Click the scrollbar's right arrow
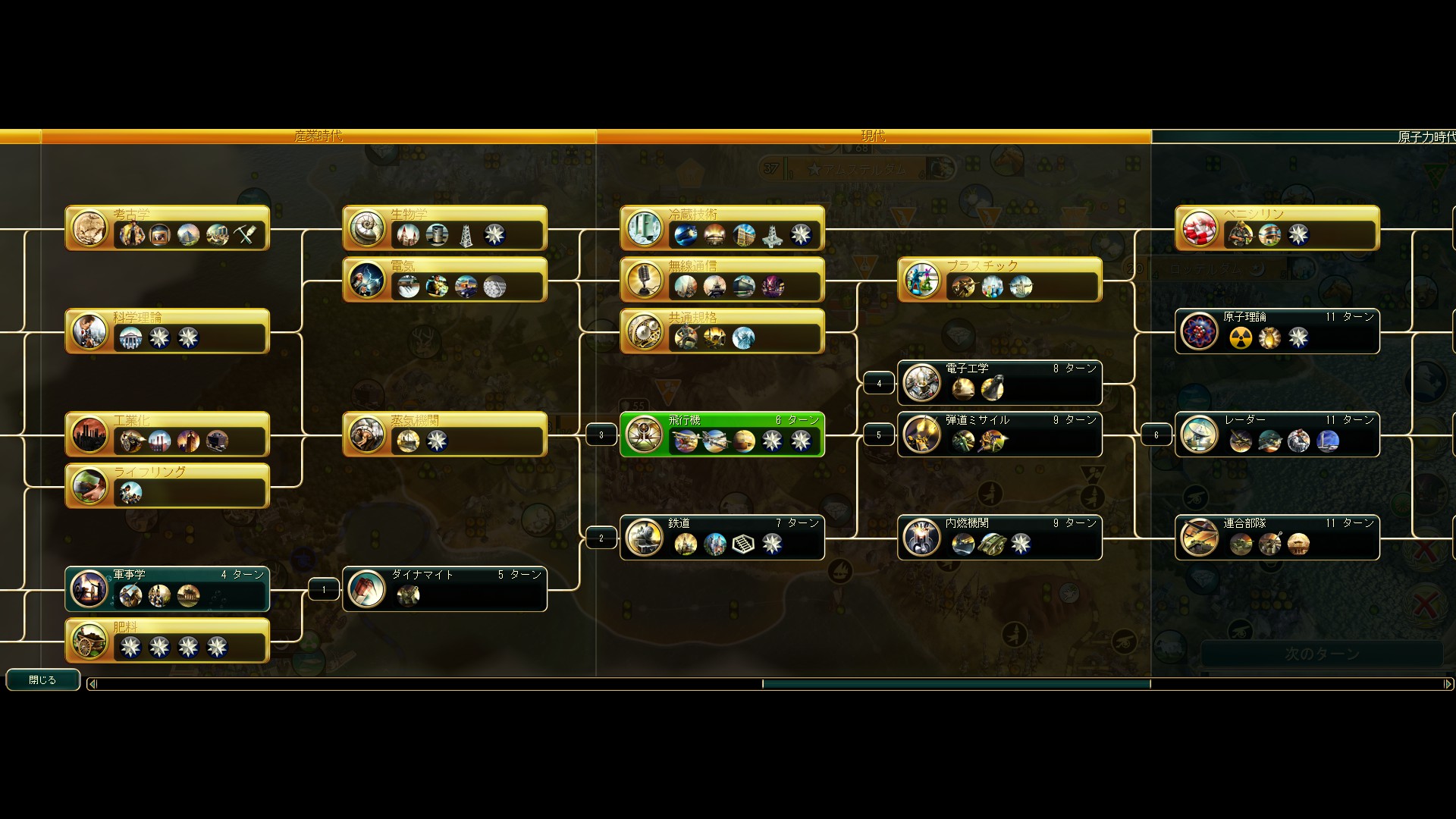The width and height of the screenshot is (1456, 819). tap(1447, 684)
